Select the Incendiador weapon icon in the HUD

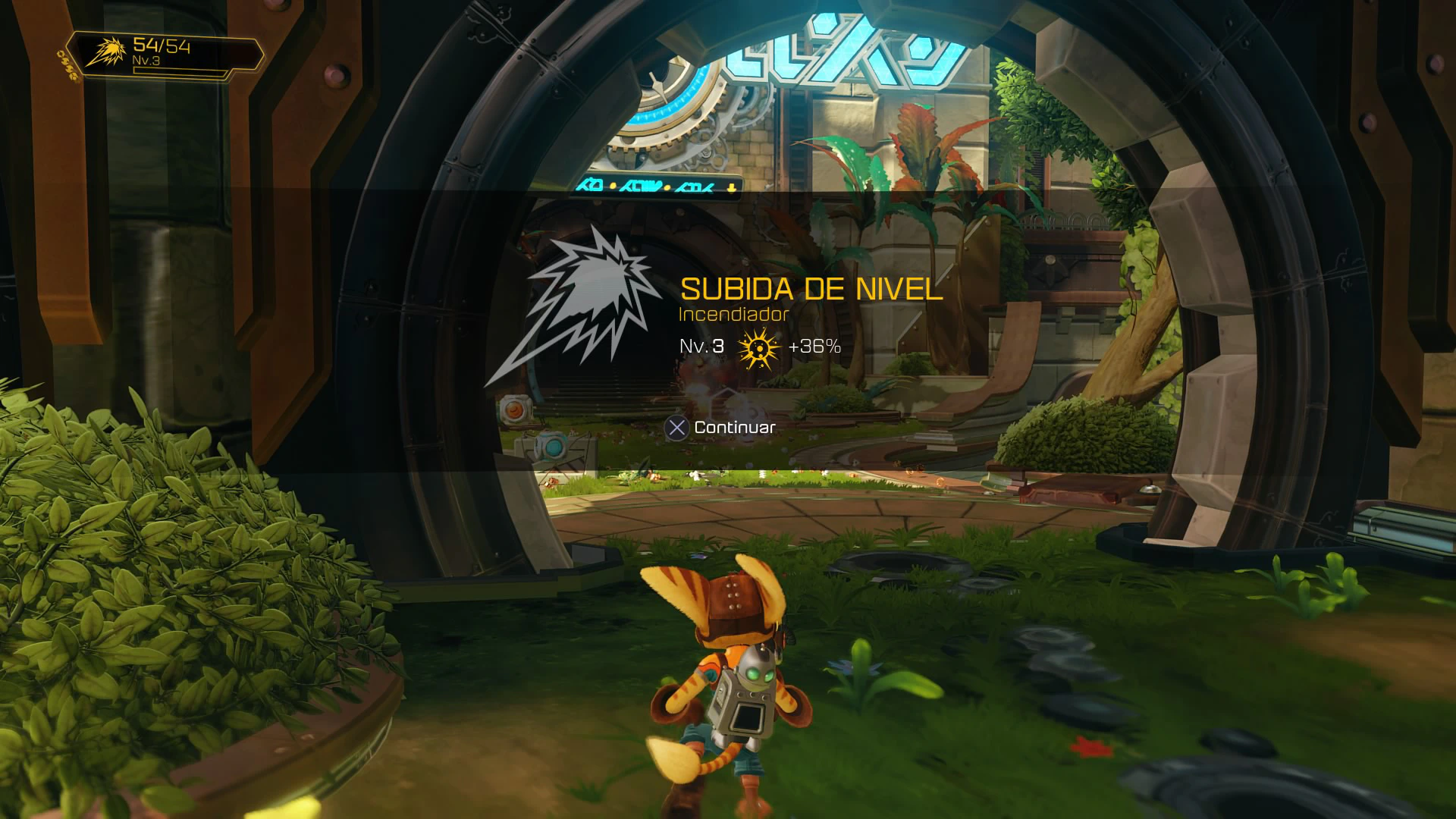pos(106,52)
